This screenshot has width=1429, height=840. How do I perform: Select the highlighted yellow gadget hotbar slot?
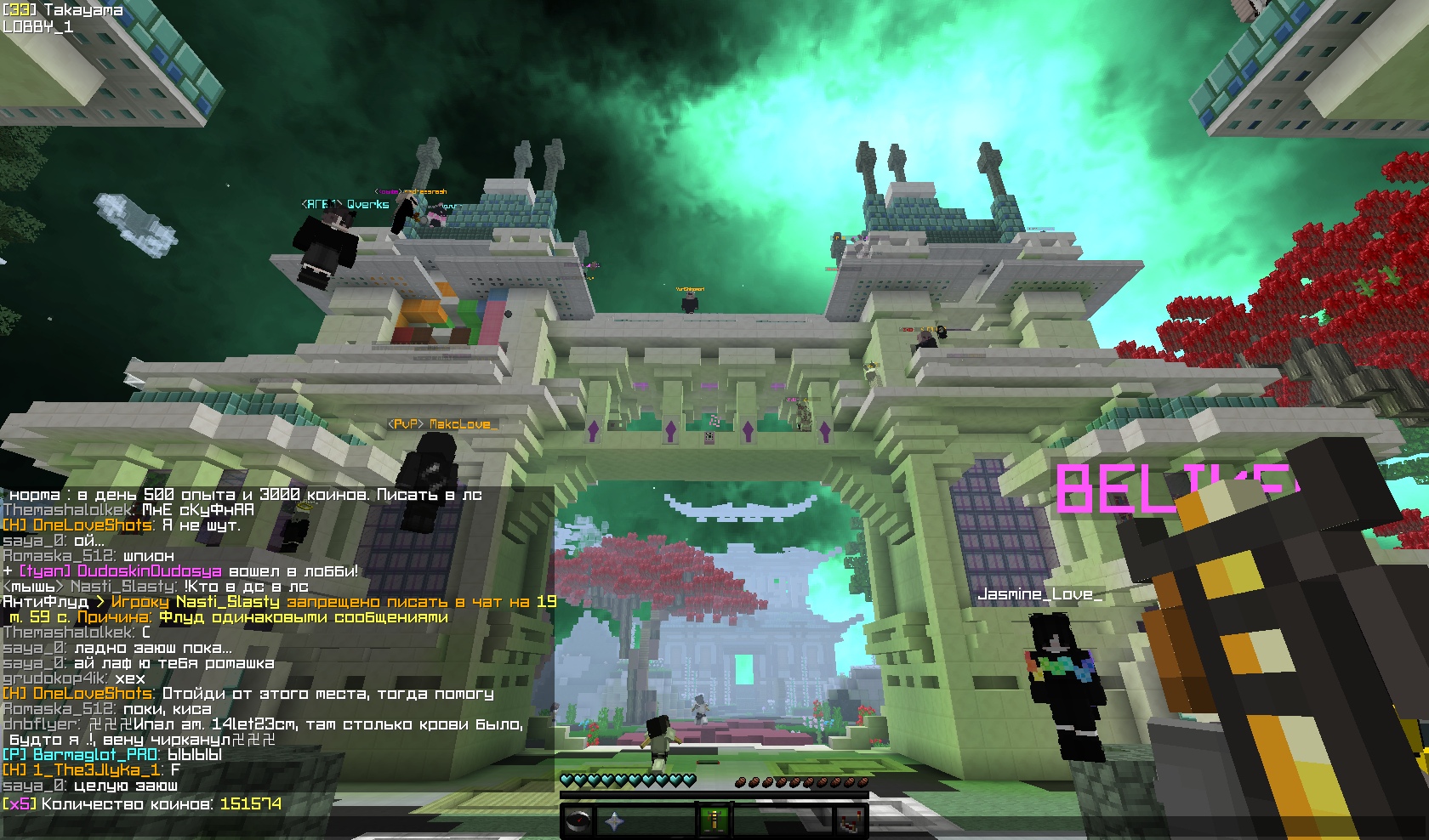click(x=714, y=822)
